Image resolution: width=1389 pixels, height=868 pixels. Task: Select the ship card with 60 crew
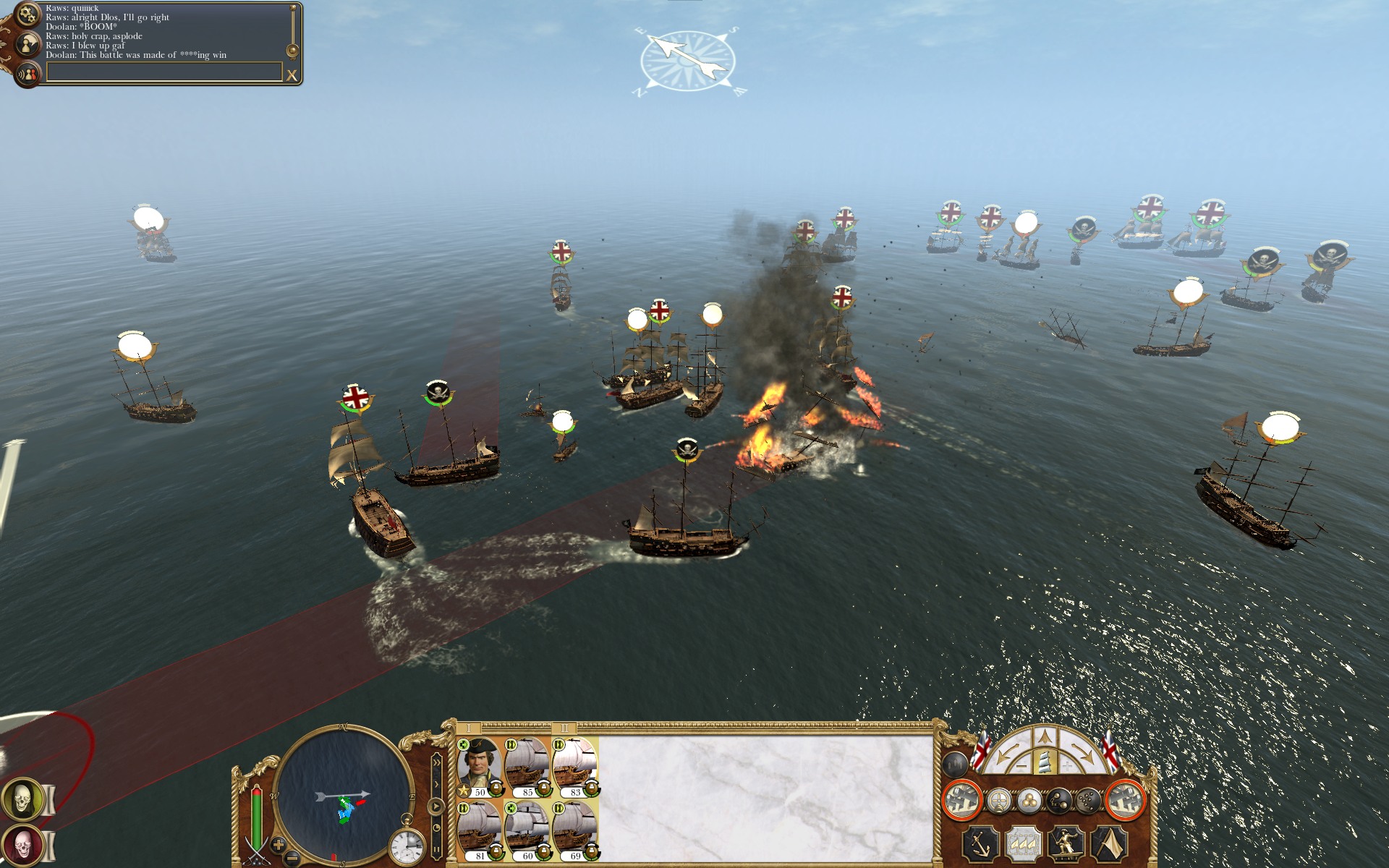pyautogui.click(x=527, y=830)
